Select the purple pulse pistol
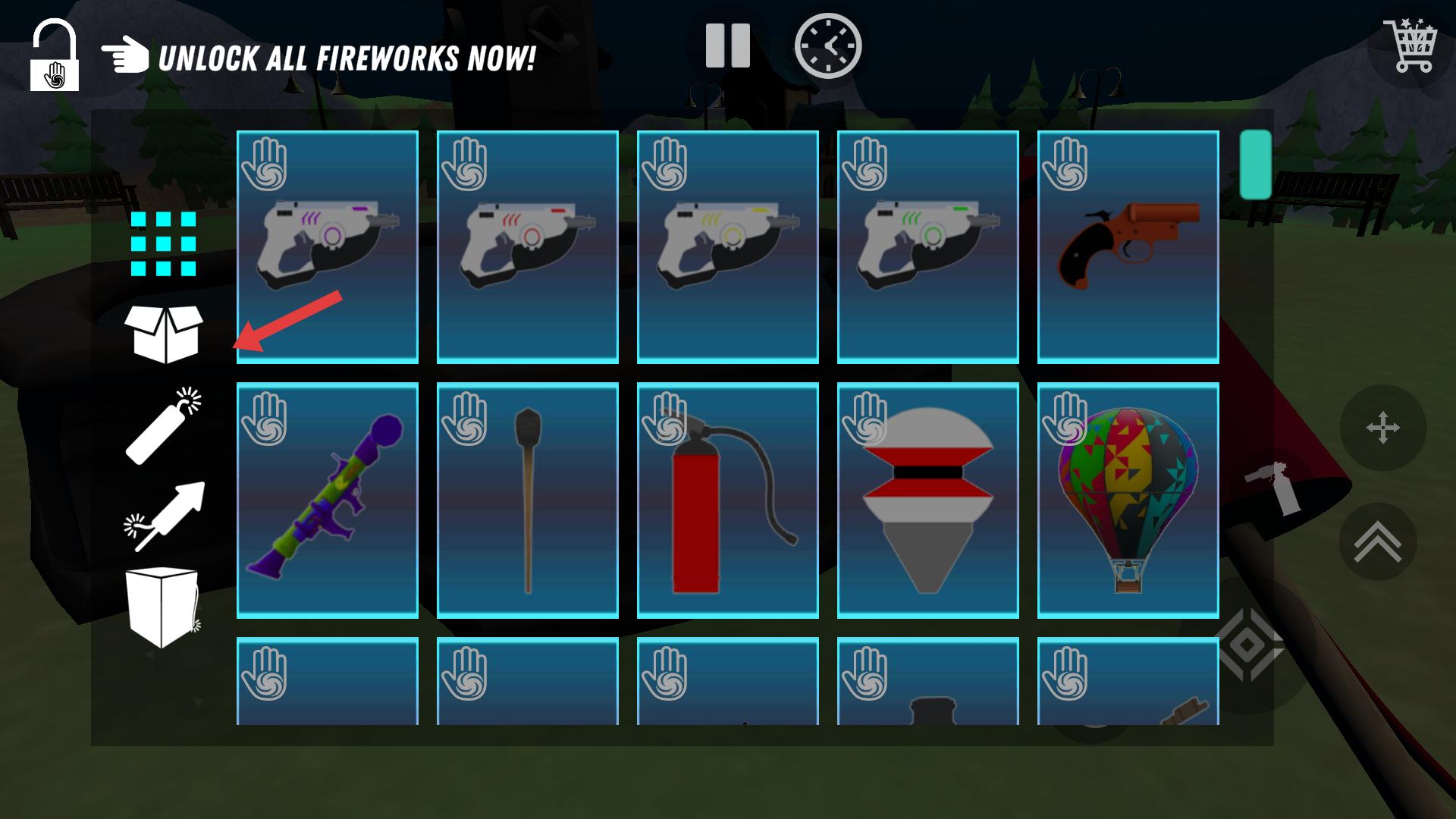The image size is (1456, 819). pos(328,246)
